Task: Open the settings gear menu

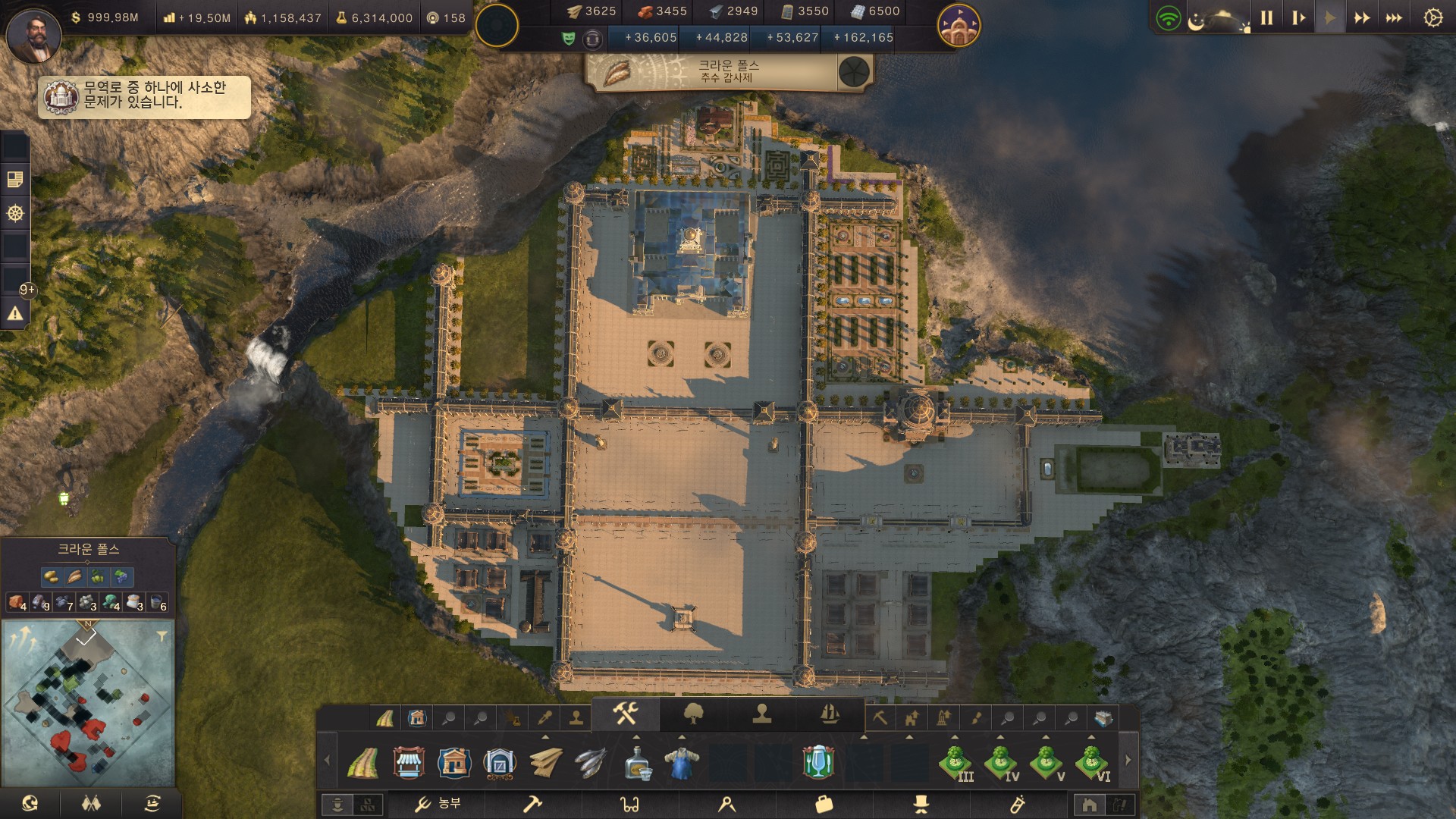Action: pyautogui.click(x=1432, y=18)
